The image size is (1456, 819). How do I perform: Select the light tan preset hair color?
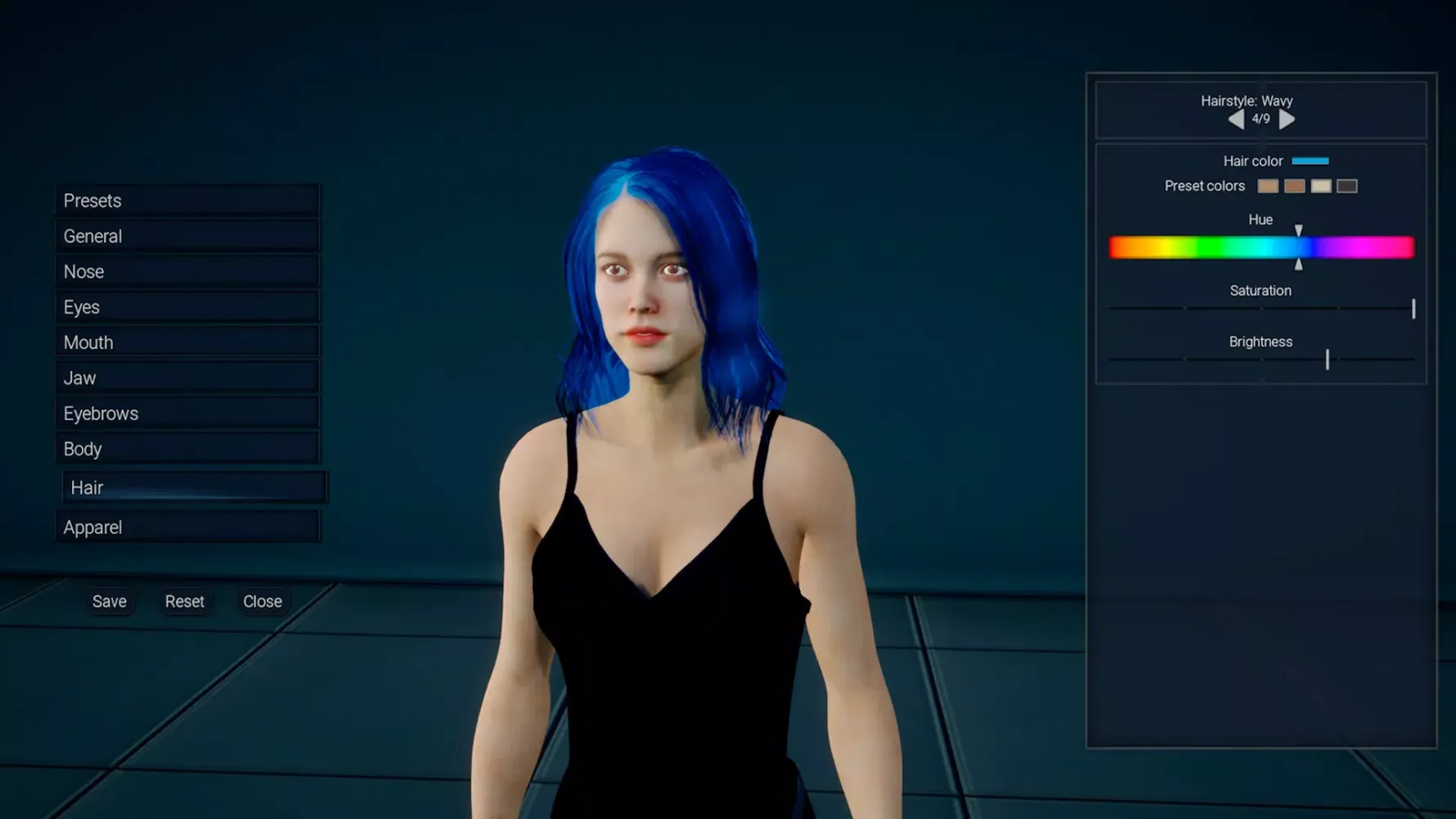click(1267, 186)
